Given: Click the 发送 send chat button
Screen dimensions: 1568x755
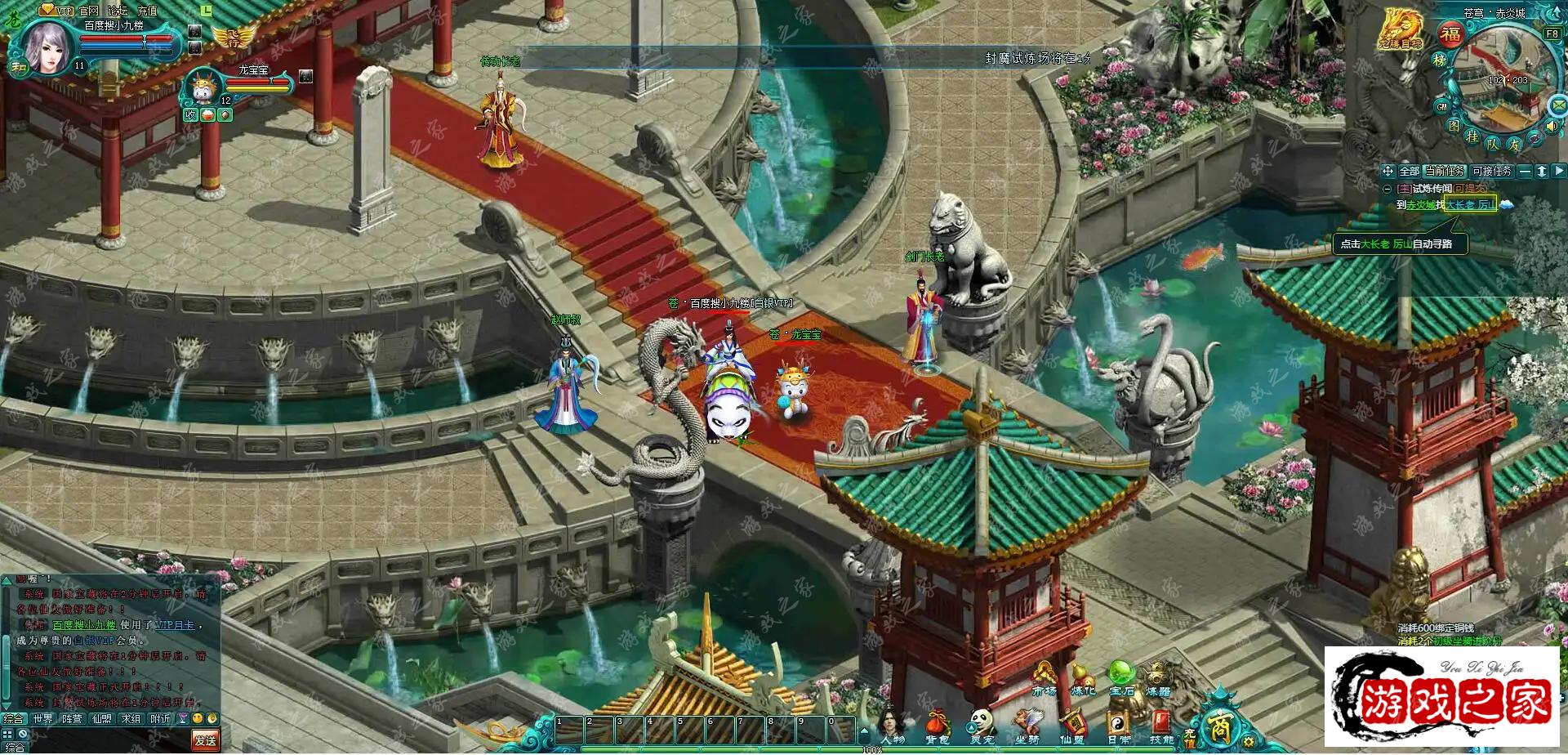Looking at the screenshot, I should tap(205, 740).
